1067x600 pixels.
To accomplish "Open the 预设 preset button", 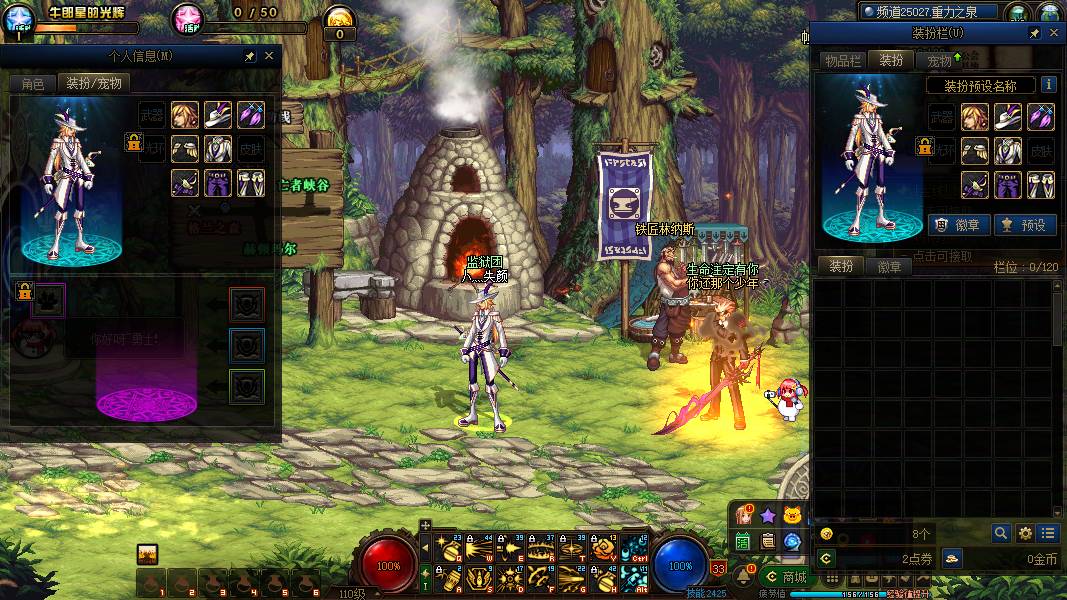I will (1023, 225).
